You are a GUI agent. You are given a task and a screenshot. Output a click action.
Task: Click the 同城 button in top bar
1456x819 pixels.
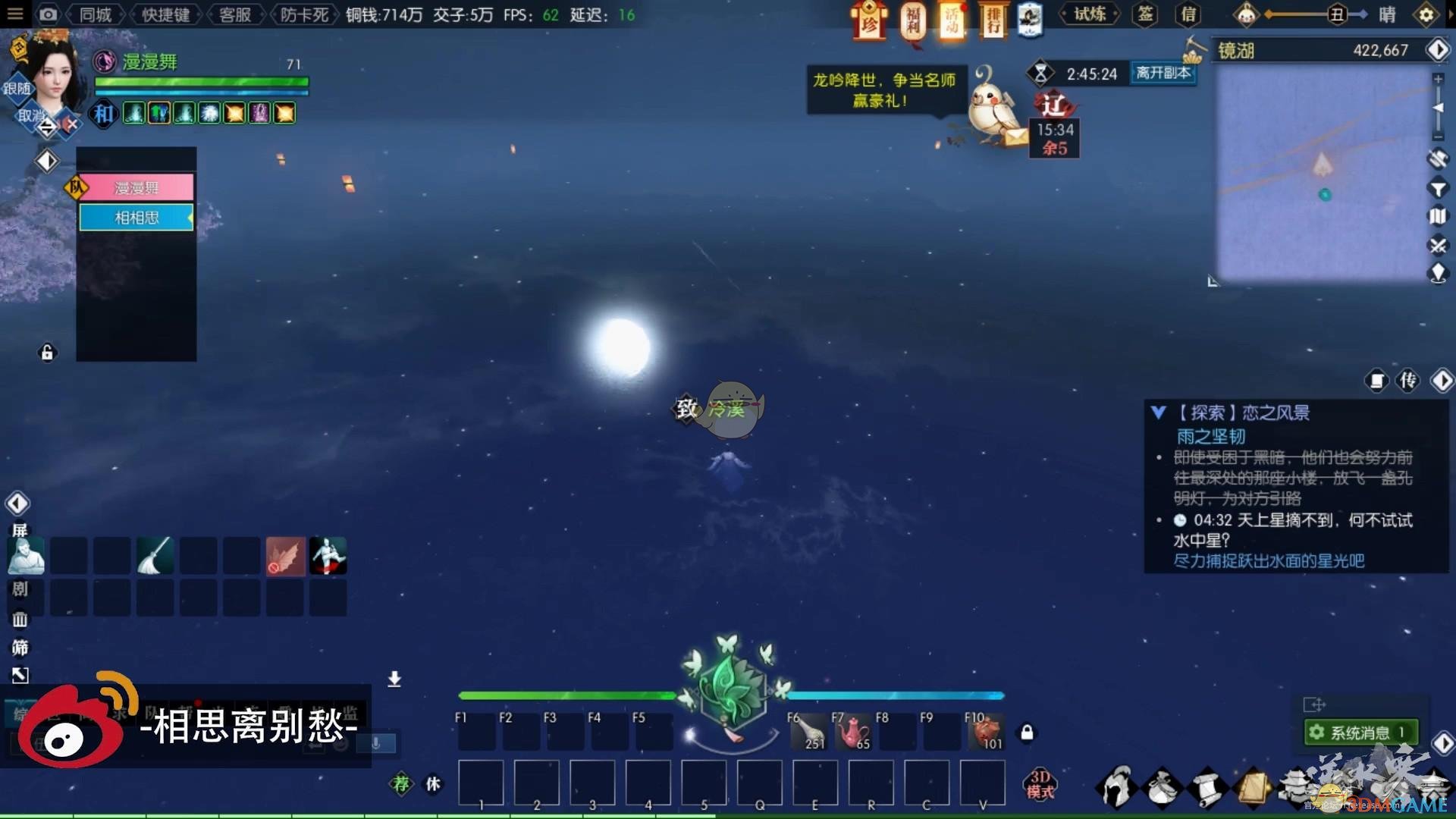(x=96, y=14)
